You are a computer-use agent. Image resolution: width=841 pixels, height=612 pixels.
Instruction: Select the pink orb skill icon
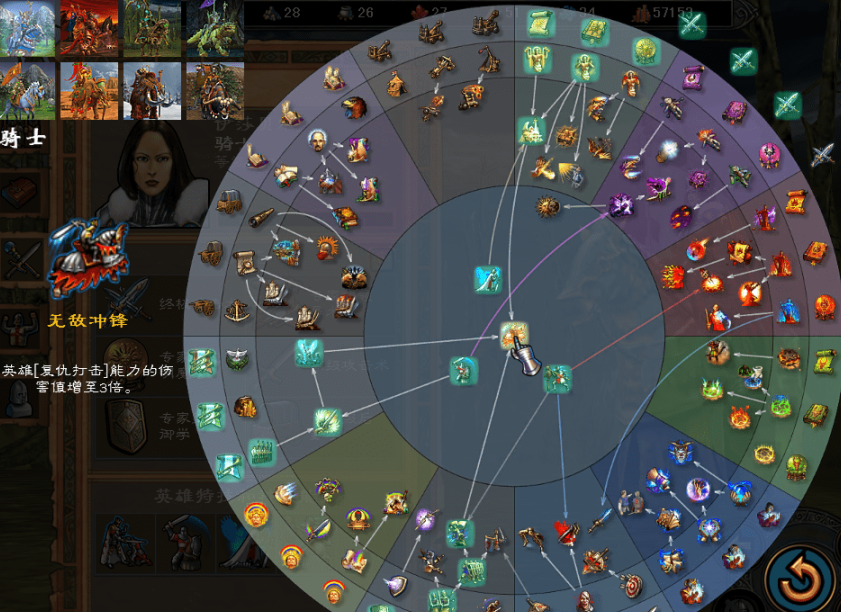[770, 155]
